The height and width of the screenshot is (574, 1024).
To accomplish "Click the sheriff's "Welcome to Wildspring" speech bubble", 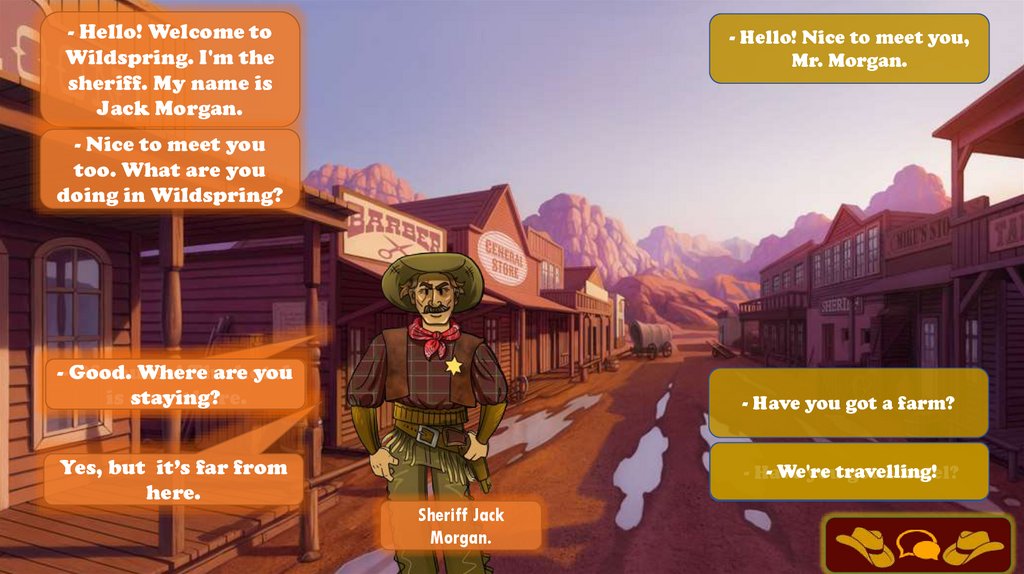I will [x=170, y=69].
